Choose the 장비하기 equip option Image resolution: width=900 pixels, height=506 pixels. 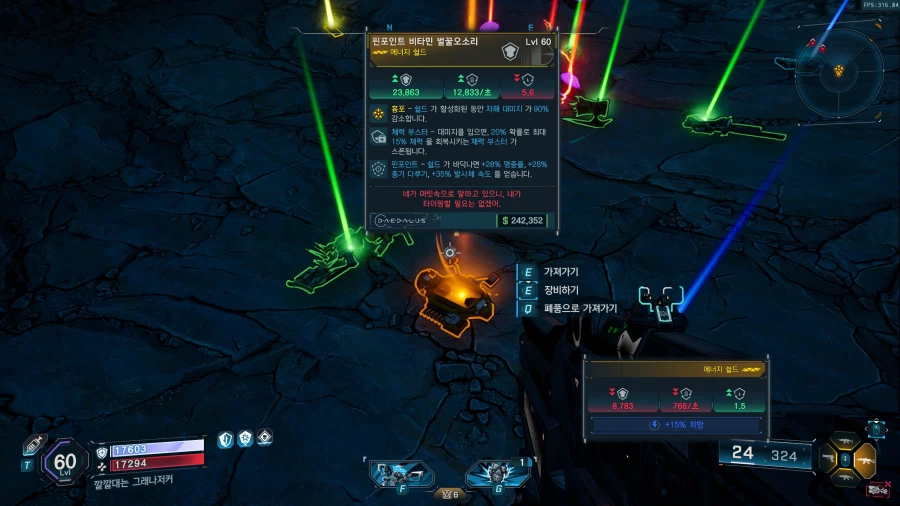pos(560,290)
